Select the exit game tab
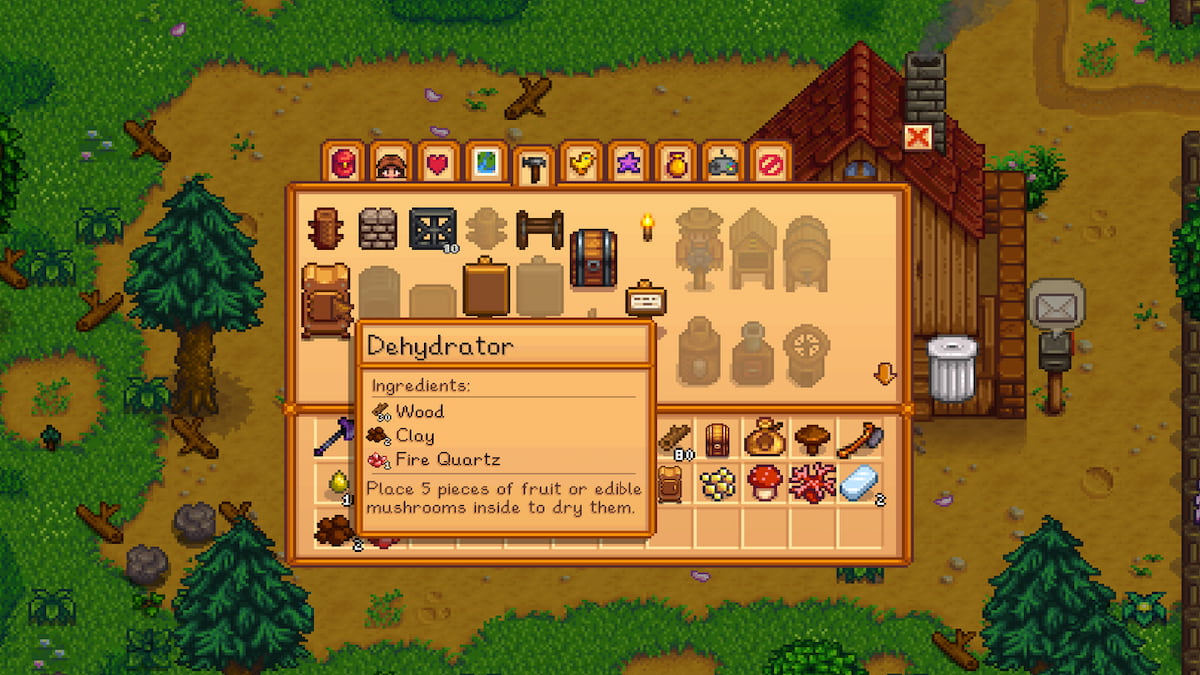 click(x=770, y=163)
